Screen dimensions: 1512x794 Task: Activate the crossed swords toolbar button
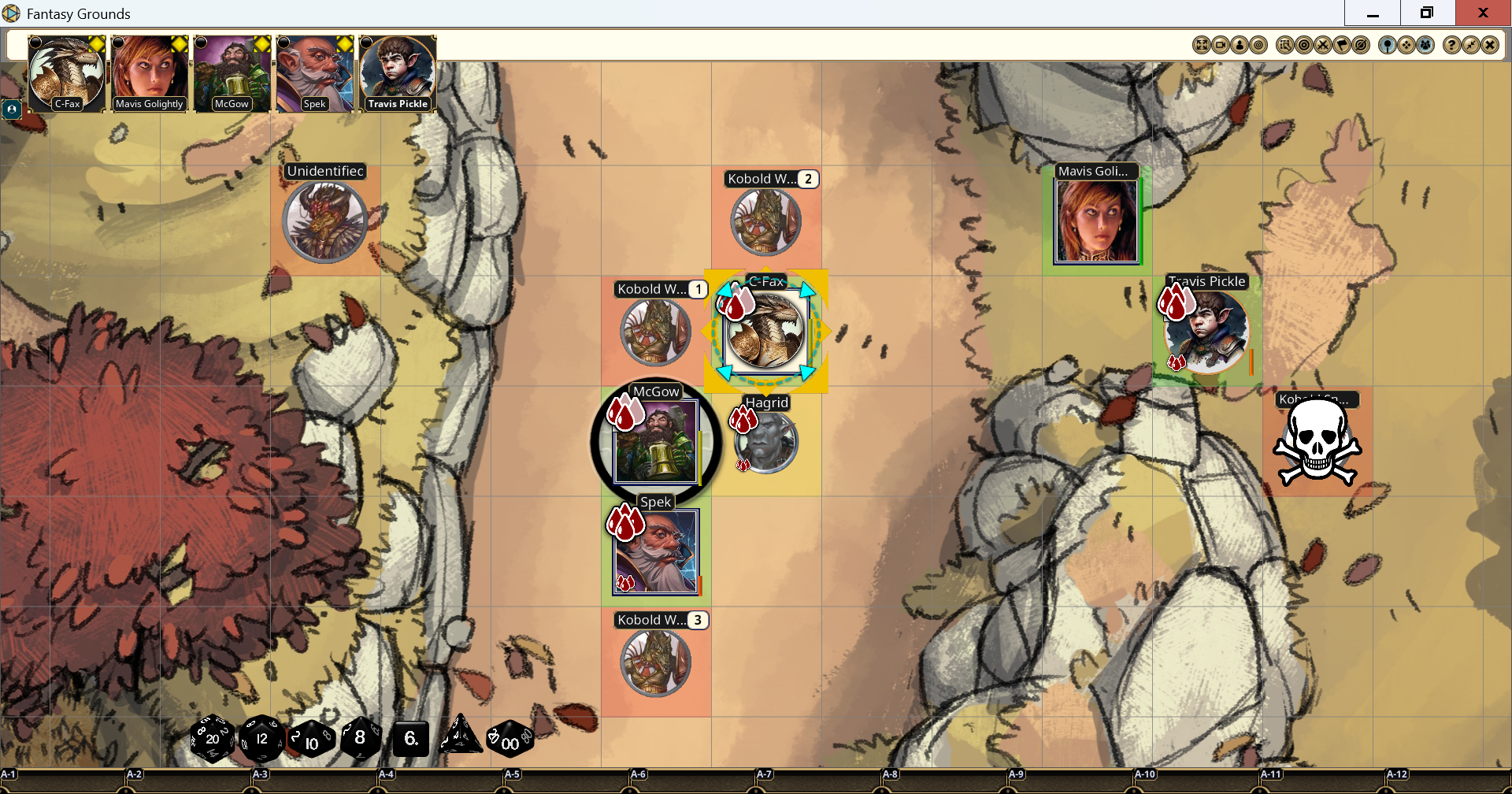click(1323, 45)
